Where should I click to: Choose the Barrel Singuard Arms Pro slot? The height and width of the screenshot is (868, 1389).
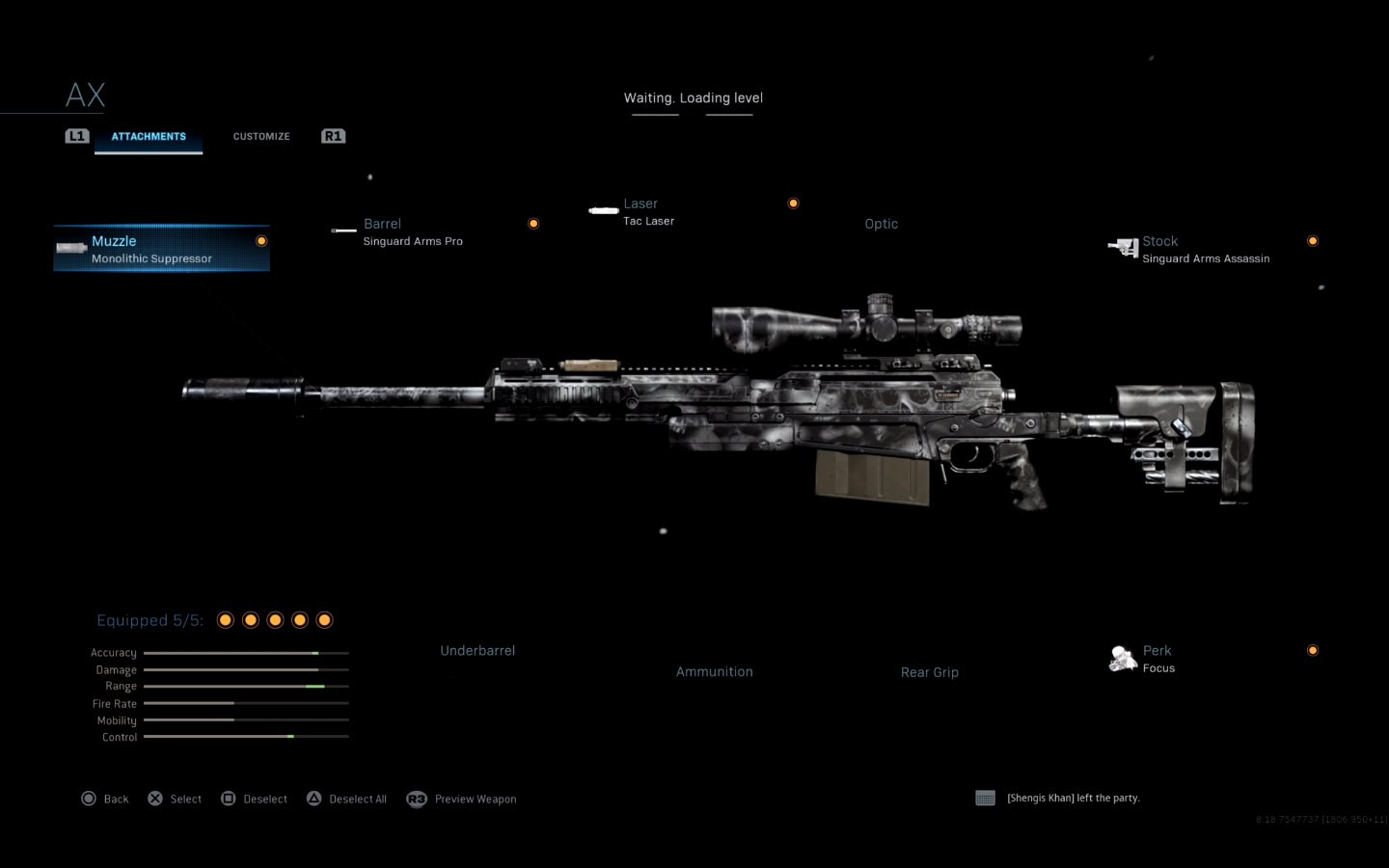pos(413,232)
